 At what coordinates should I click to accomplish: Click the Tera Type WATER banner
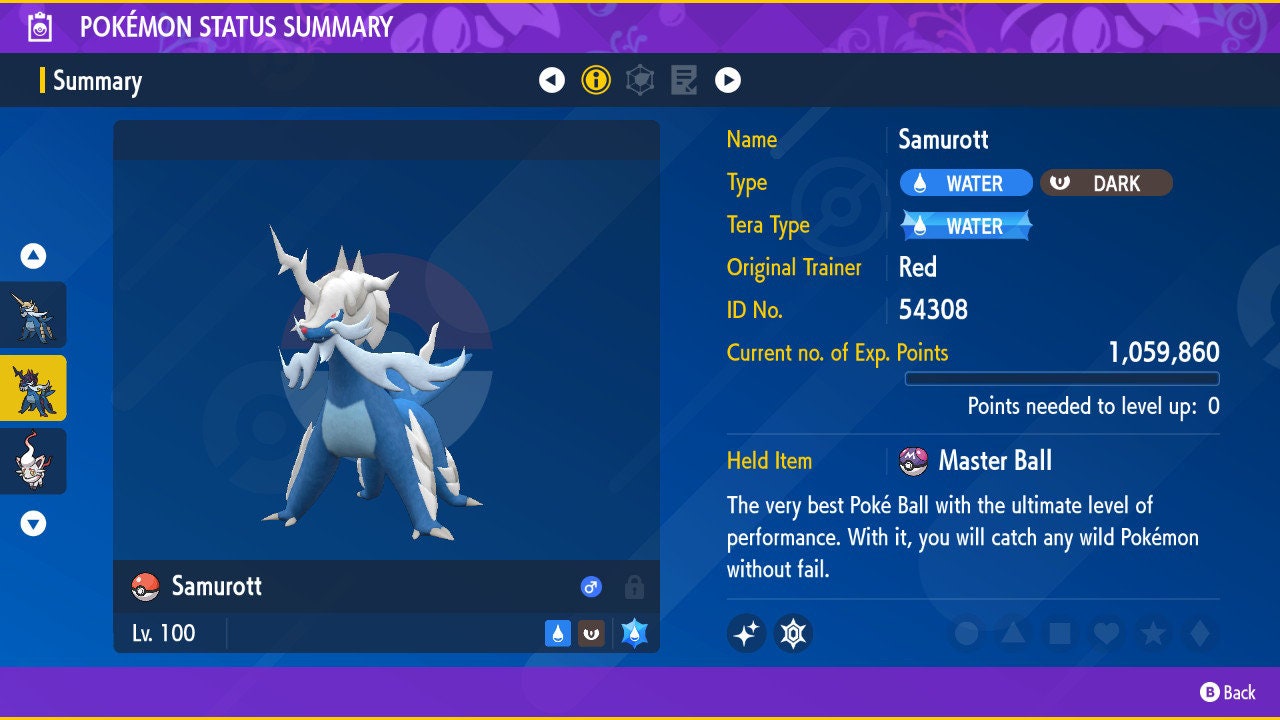[x=964, y=225]
